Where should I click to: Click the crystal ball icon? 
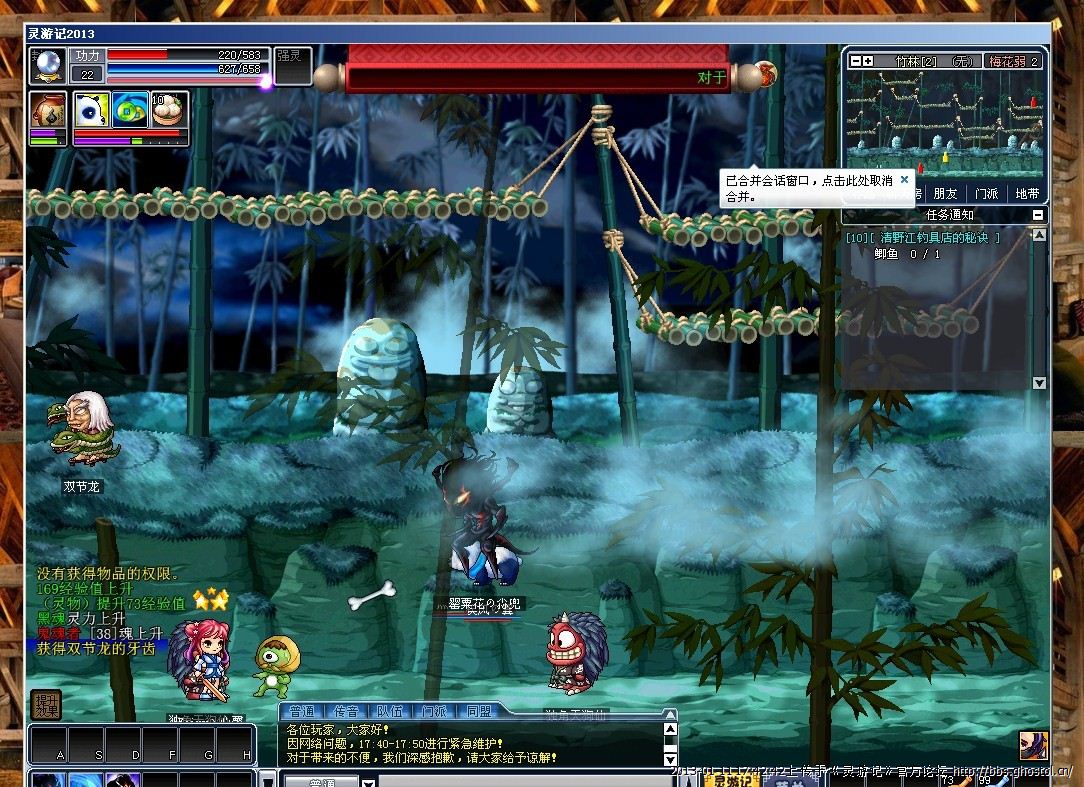coord(47,66)
